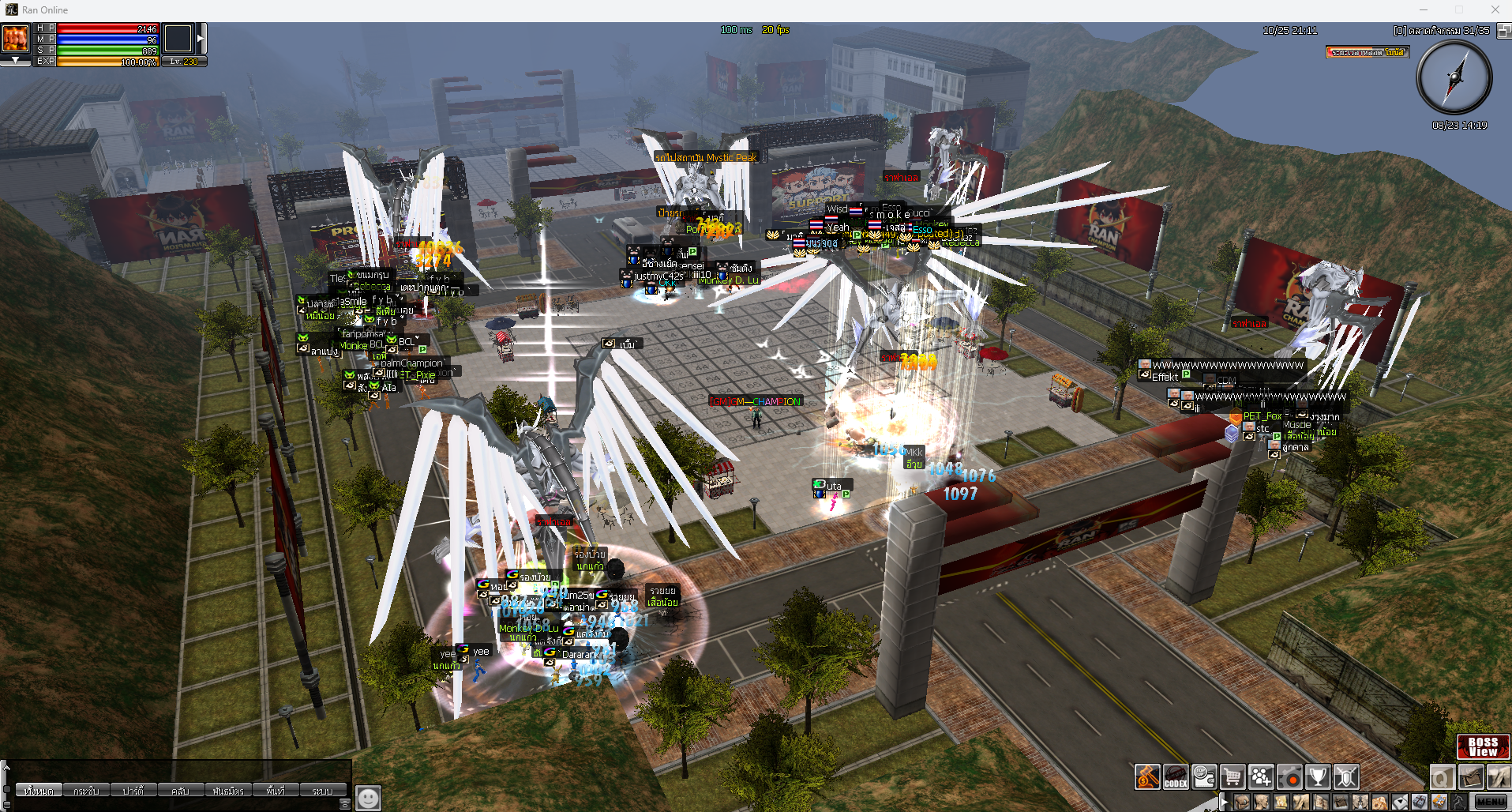Image resolution: width=1512 pixels, height=812 pixels.
Task: Open the Top Up wallet
Action: (x=1204, y=777)
